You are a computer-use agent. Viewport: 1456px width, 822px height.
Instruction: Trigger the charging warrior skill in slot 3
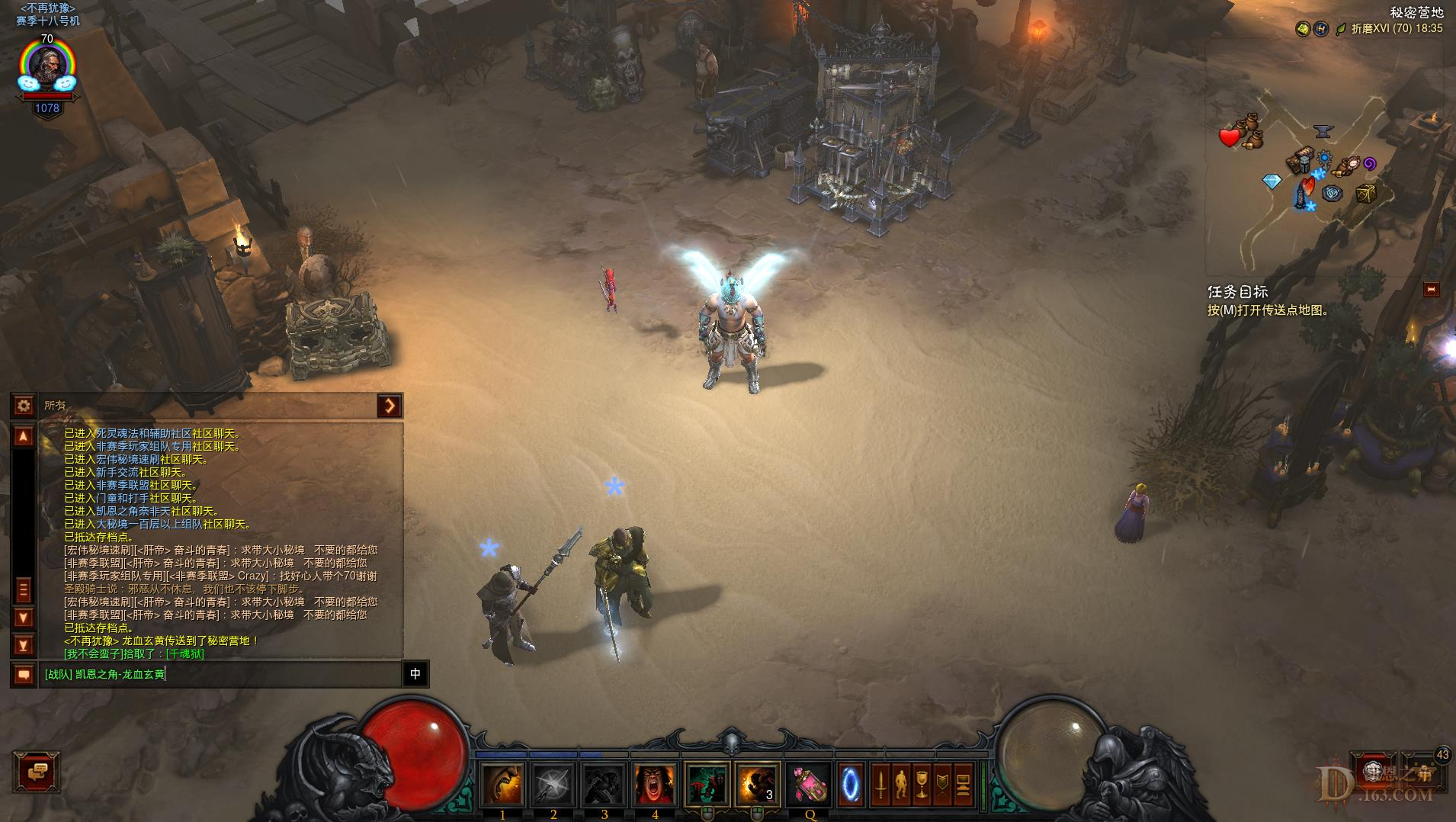point(605,784)
